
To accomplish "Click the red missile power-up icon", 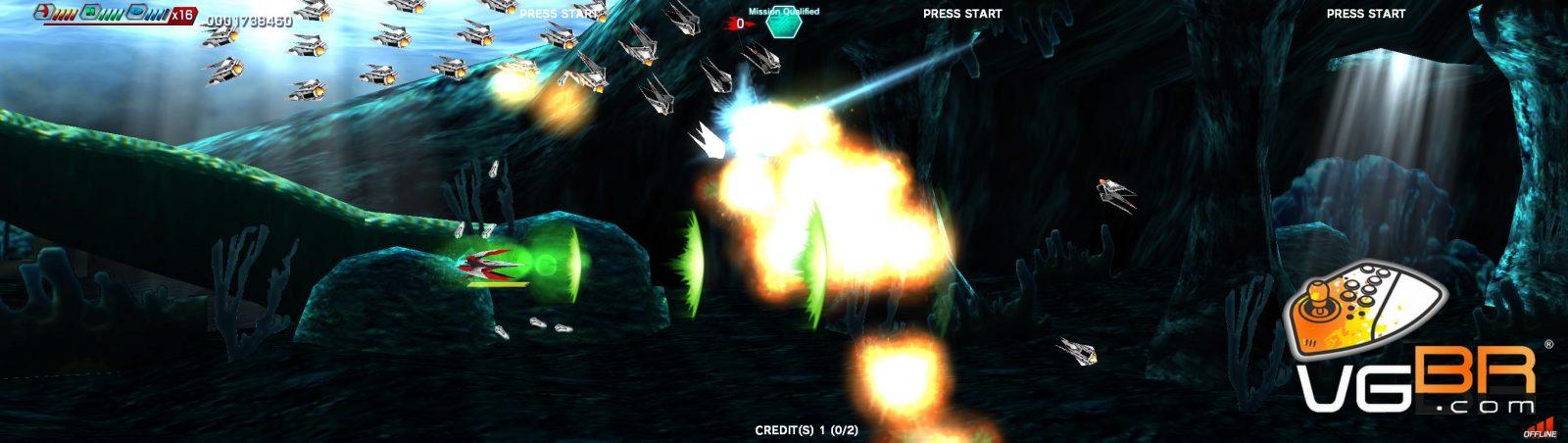I will pyautogui.click(x=42, y=12).
